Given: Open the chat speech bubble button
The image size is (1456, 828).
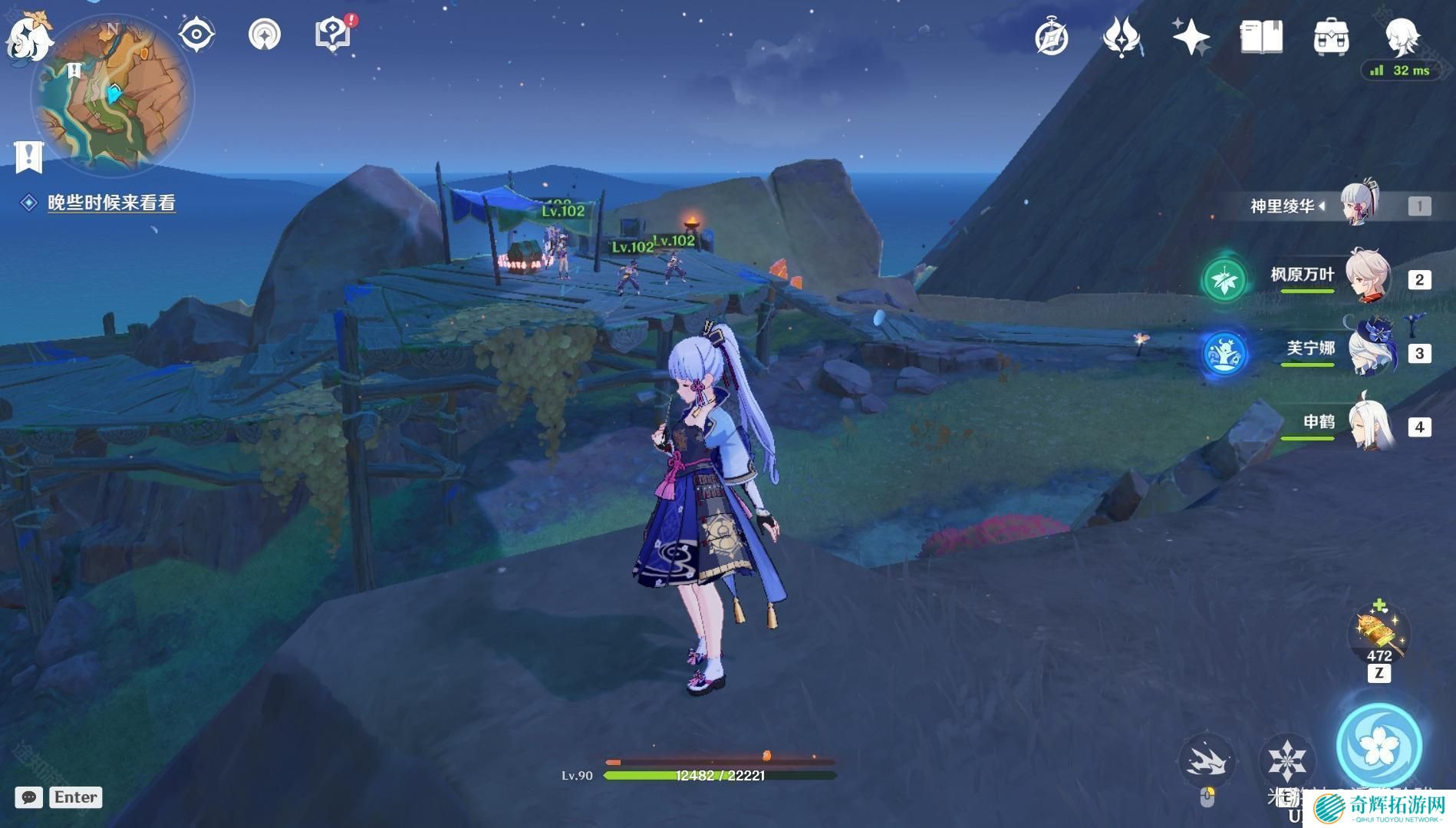Looking at the screenshot, I should tap(28, 797).
